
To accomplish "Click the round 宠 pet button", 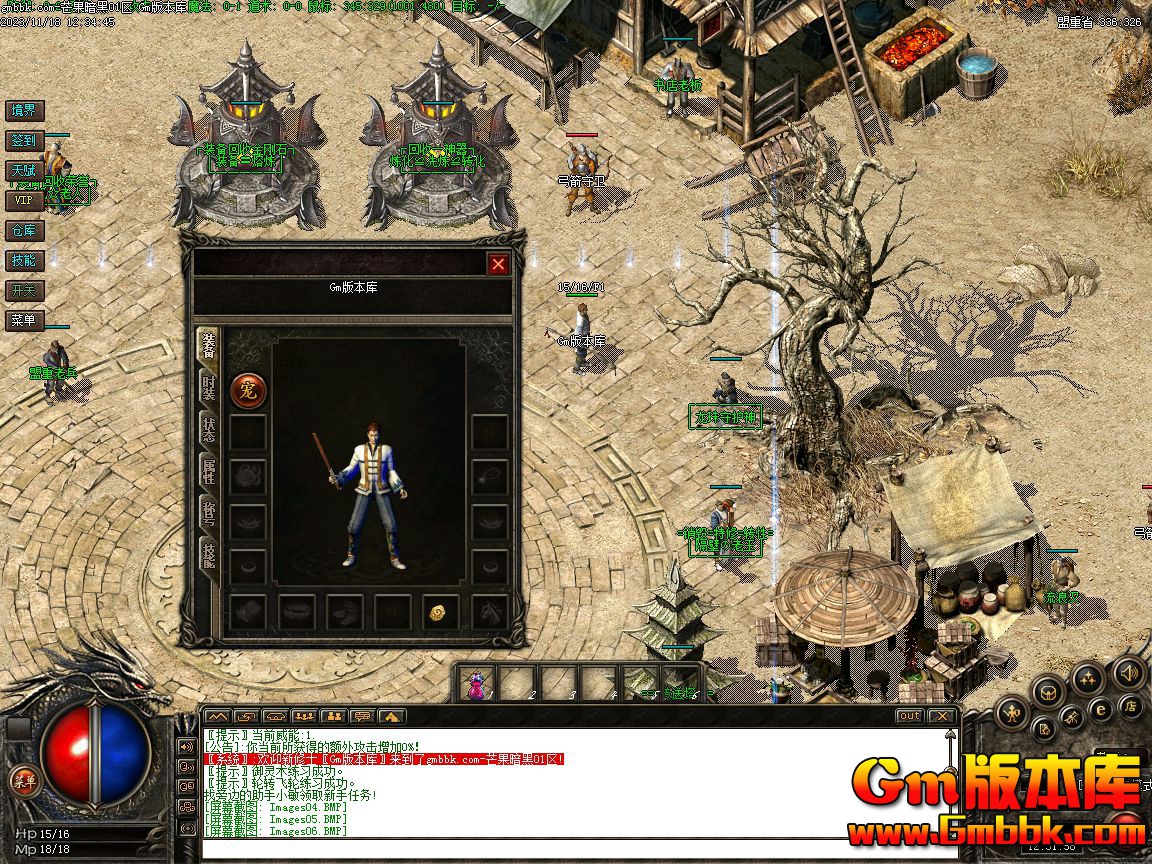I will [x=248, y=390].
